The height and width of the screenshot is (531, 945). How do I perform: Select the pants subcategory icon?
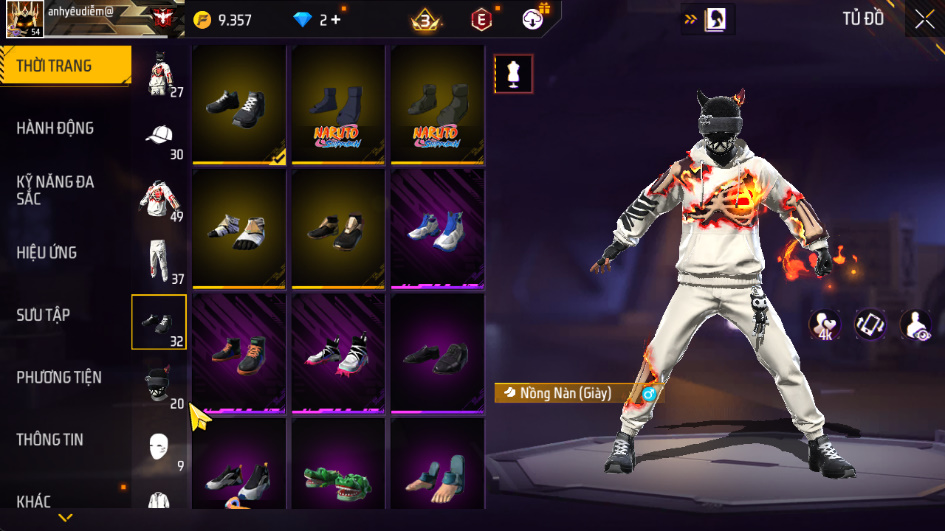click(x=158, y=260)
